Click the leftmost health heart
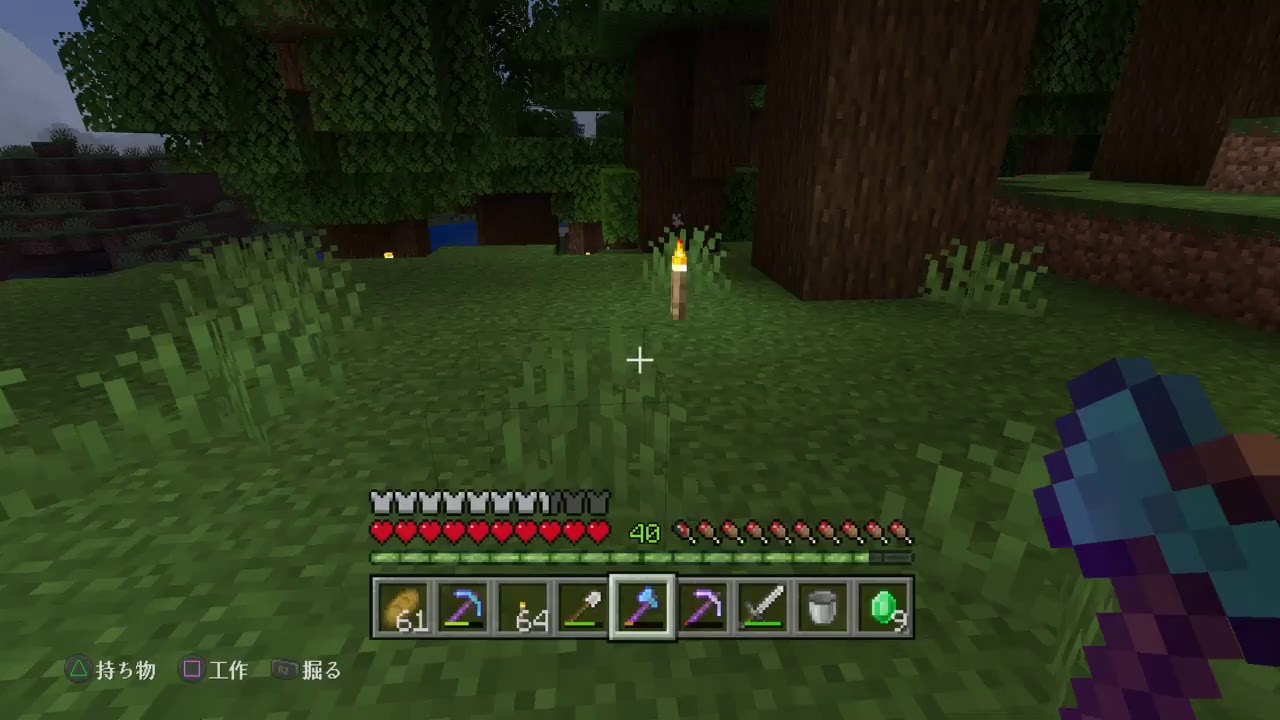 379,531
